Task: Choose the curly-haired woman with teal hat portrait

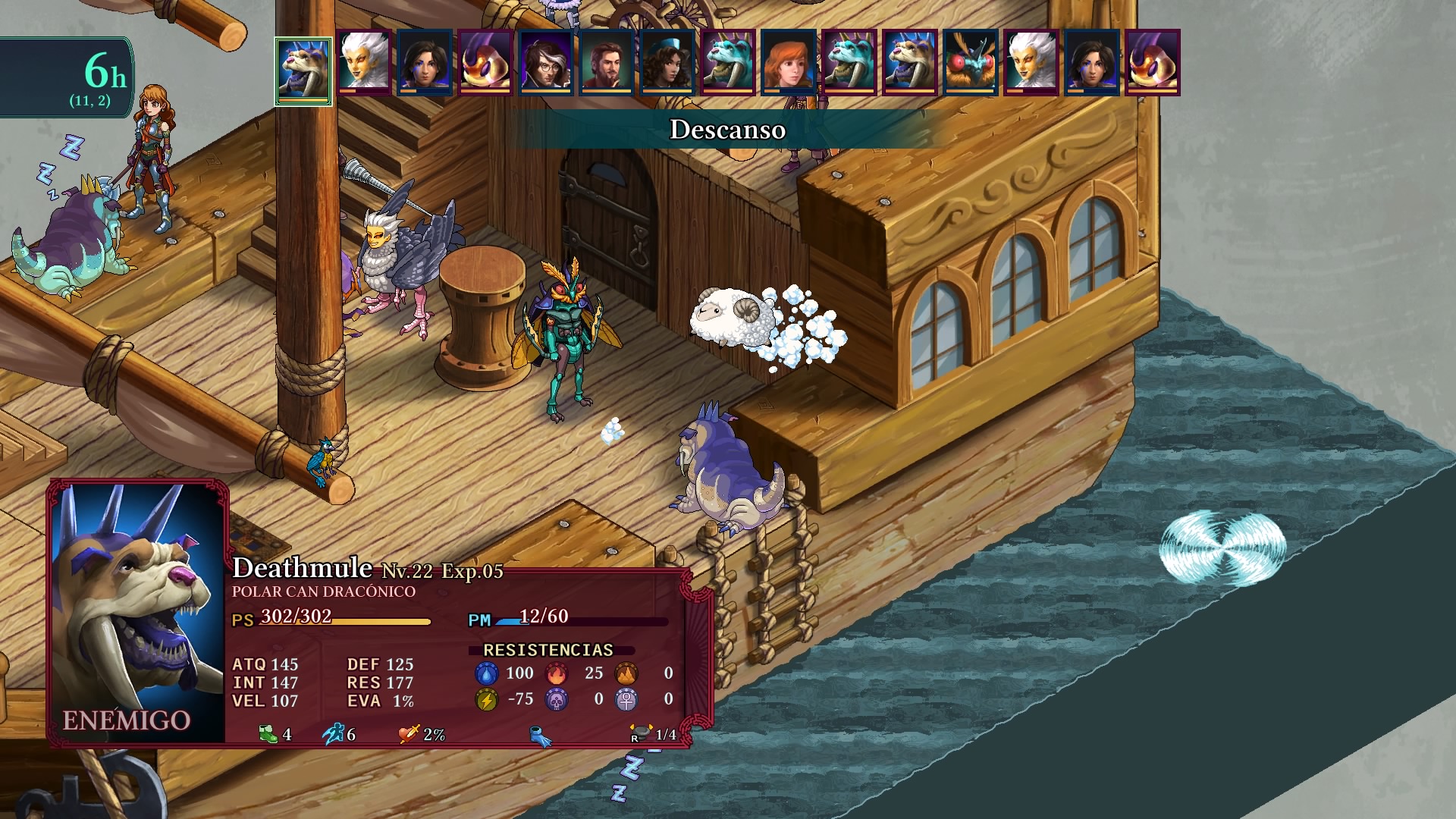Action: tap(667, 62)
